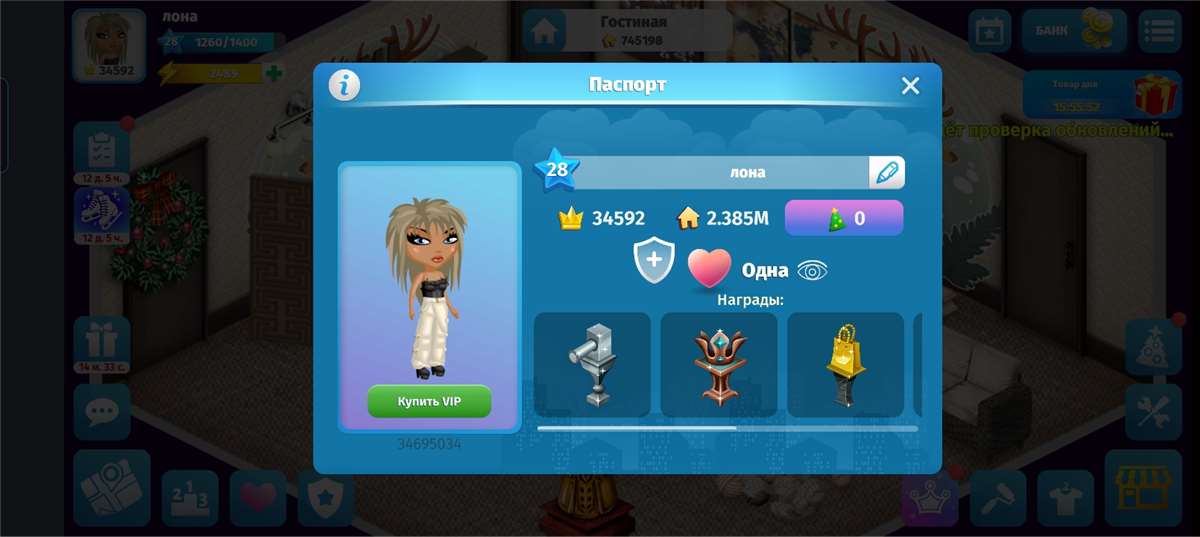Viewport: 1200px width, 537px height.
Task: Select the bronze tulip trophy award
Action: pyautogui.click(x=719, y=364)
